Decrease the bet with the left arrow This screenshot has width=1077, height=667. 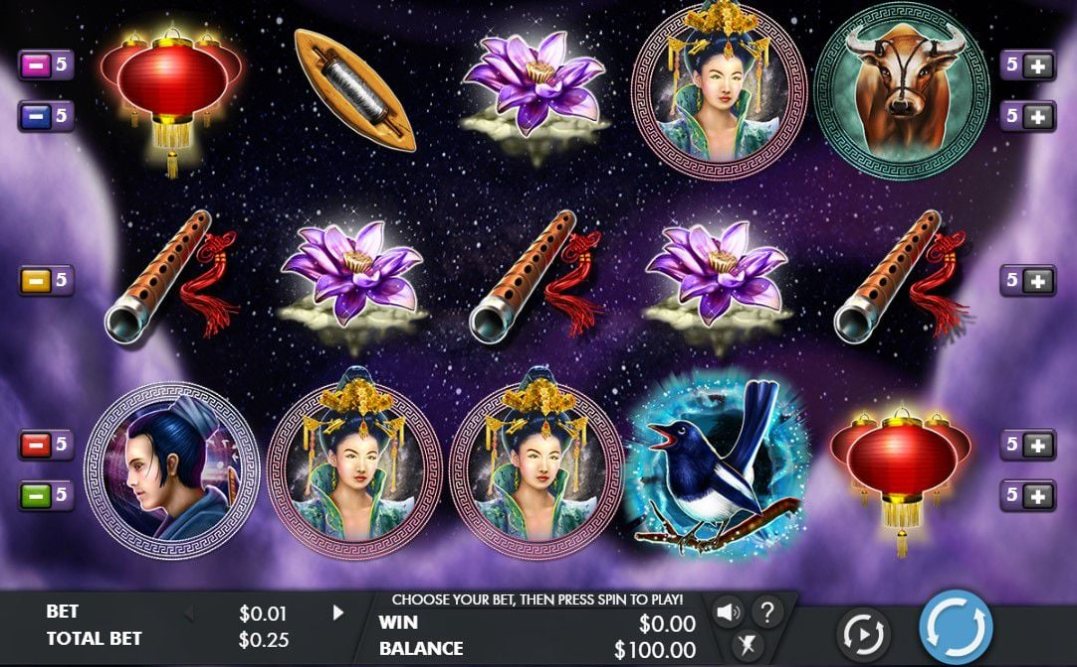tap(189, 612)
